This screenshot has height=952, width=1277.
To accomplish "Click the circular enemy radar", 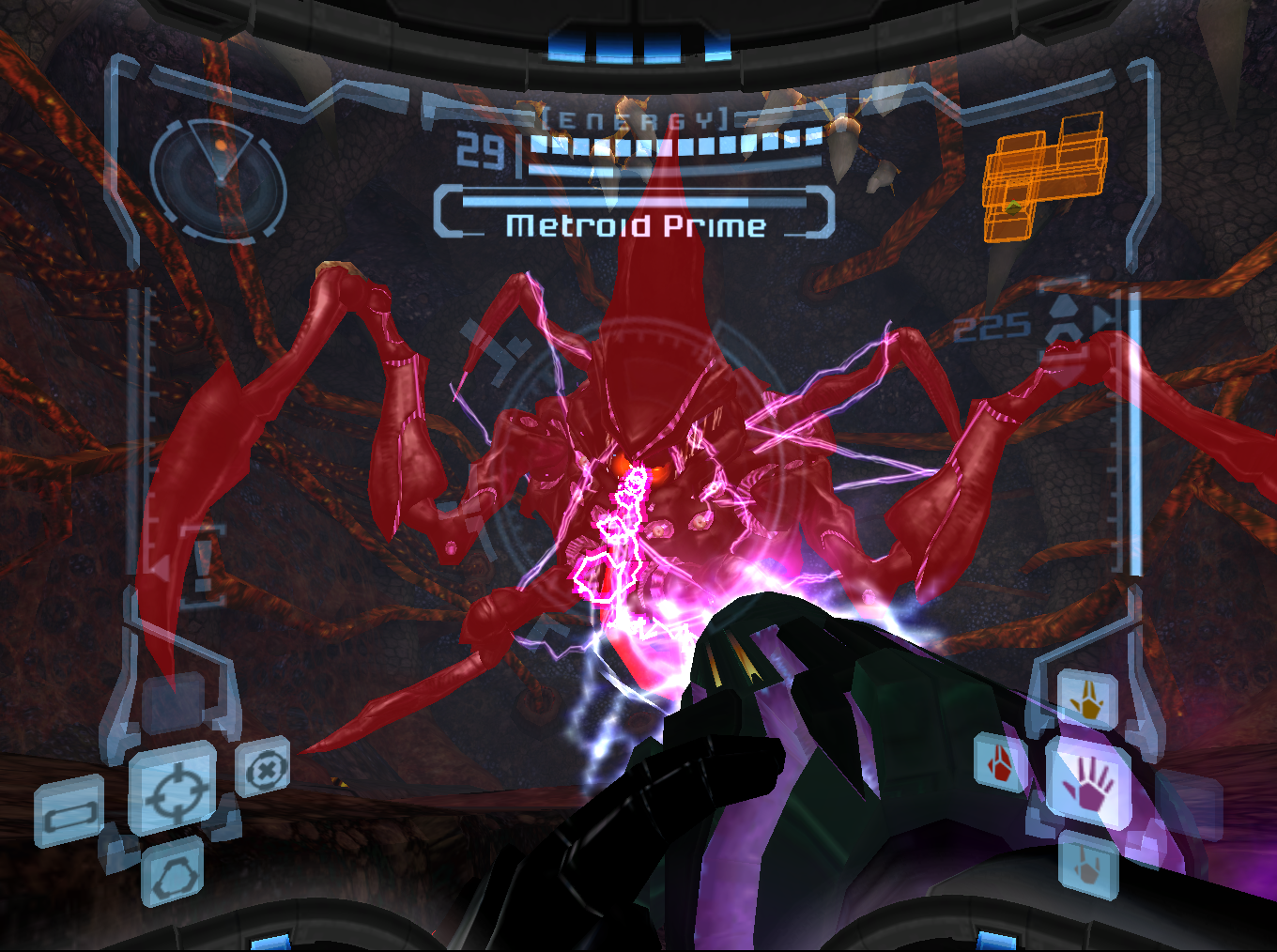I will coord(219,178).
